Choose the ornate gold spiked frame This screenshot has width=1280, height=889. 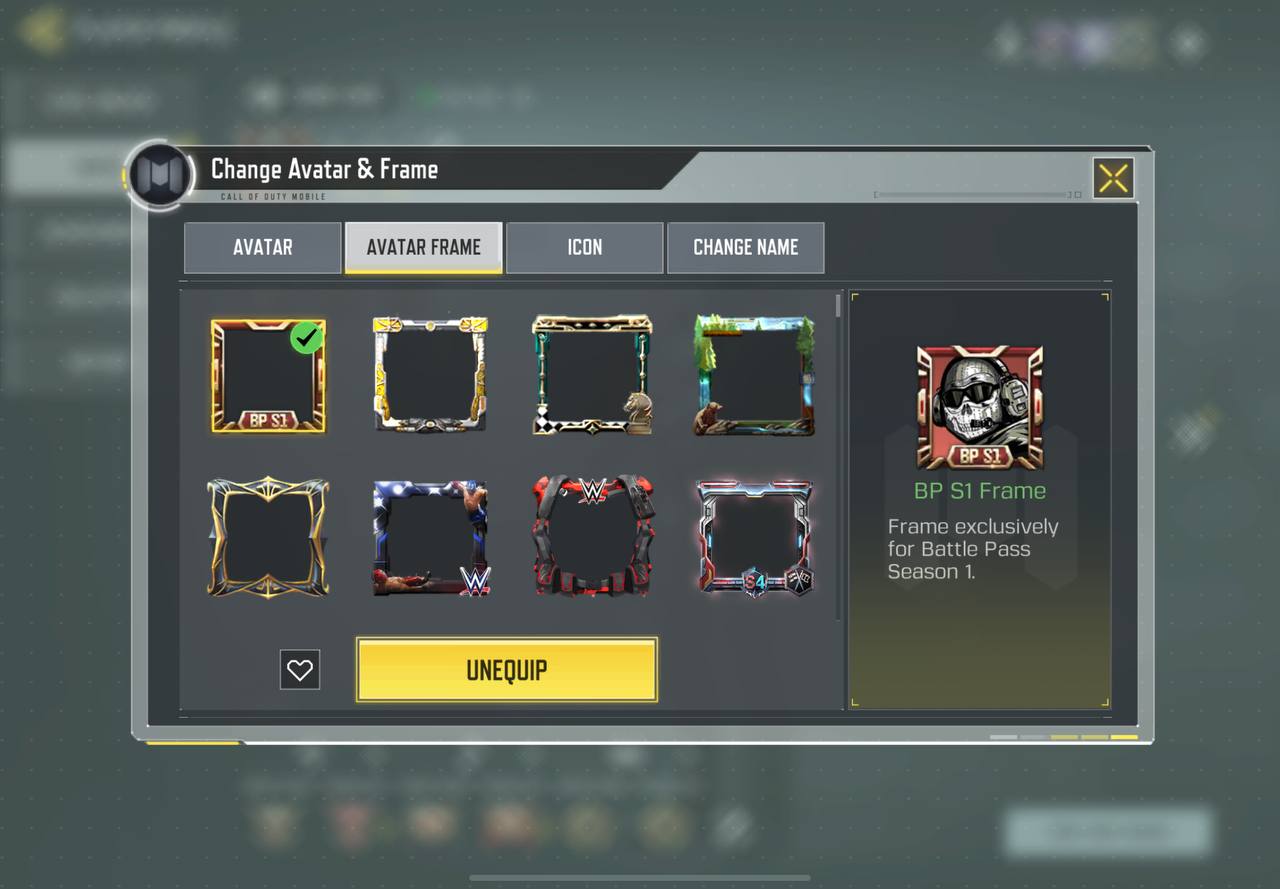click(x=268, y=537)
